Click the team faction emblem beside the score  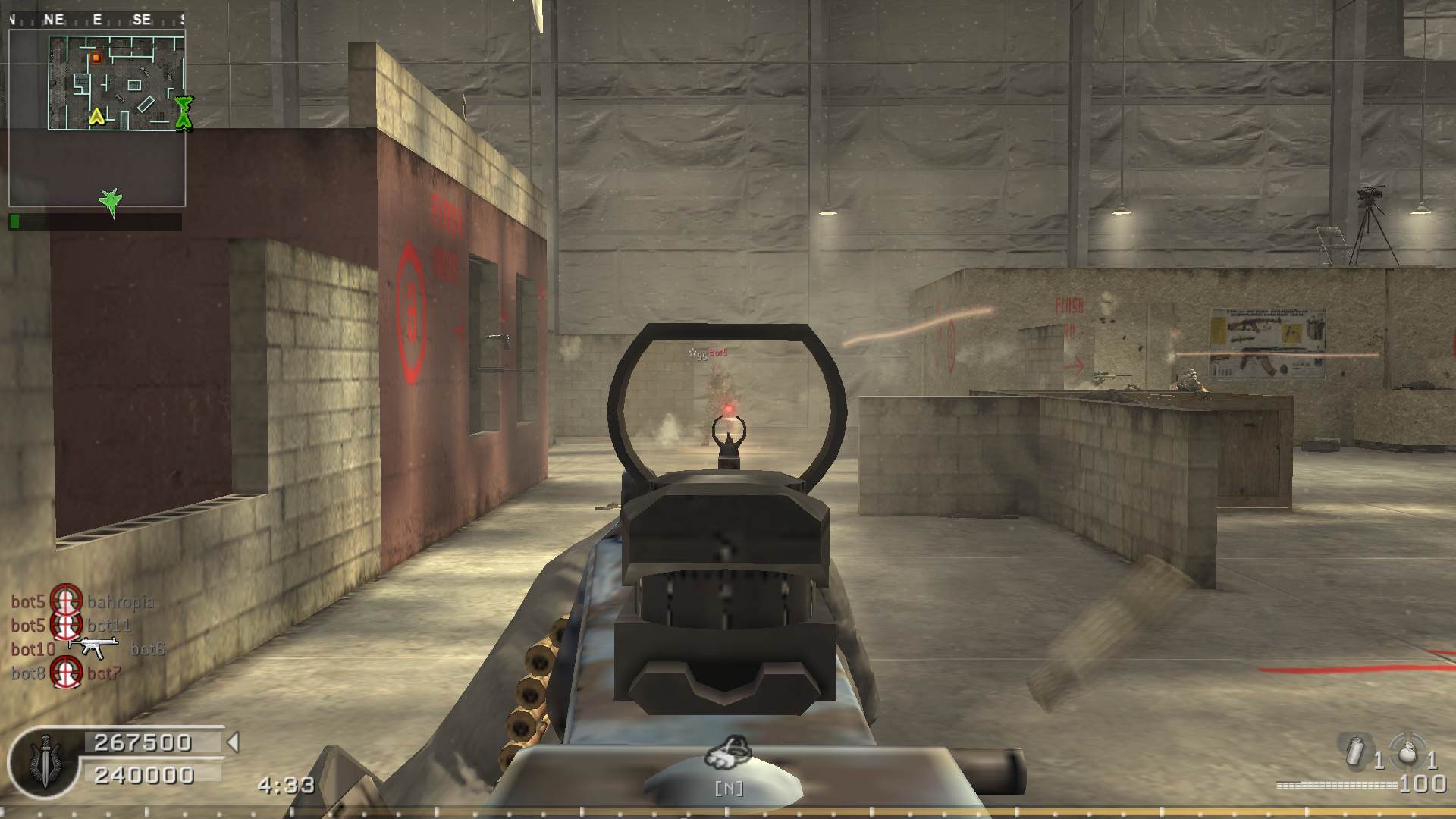click(x=42, y=761)
